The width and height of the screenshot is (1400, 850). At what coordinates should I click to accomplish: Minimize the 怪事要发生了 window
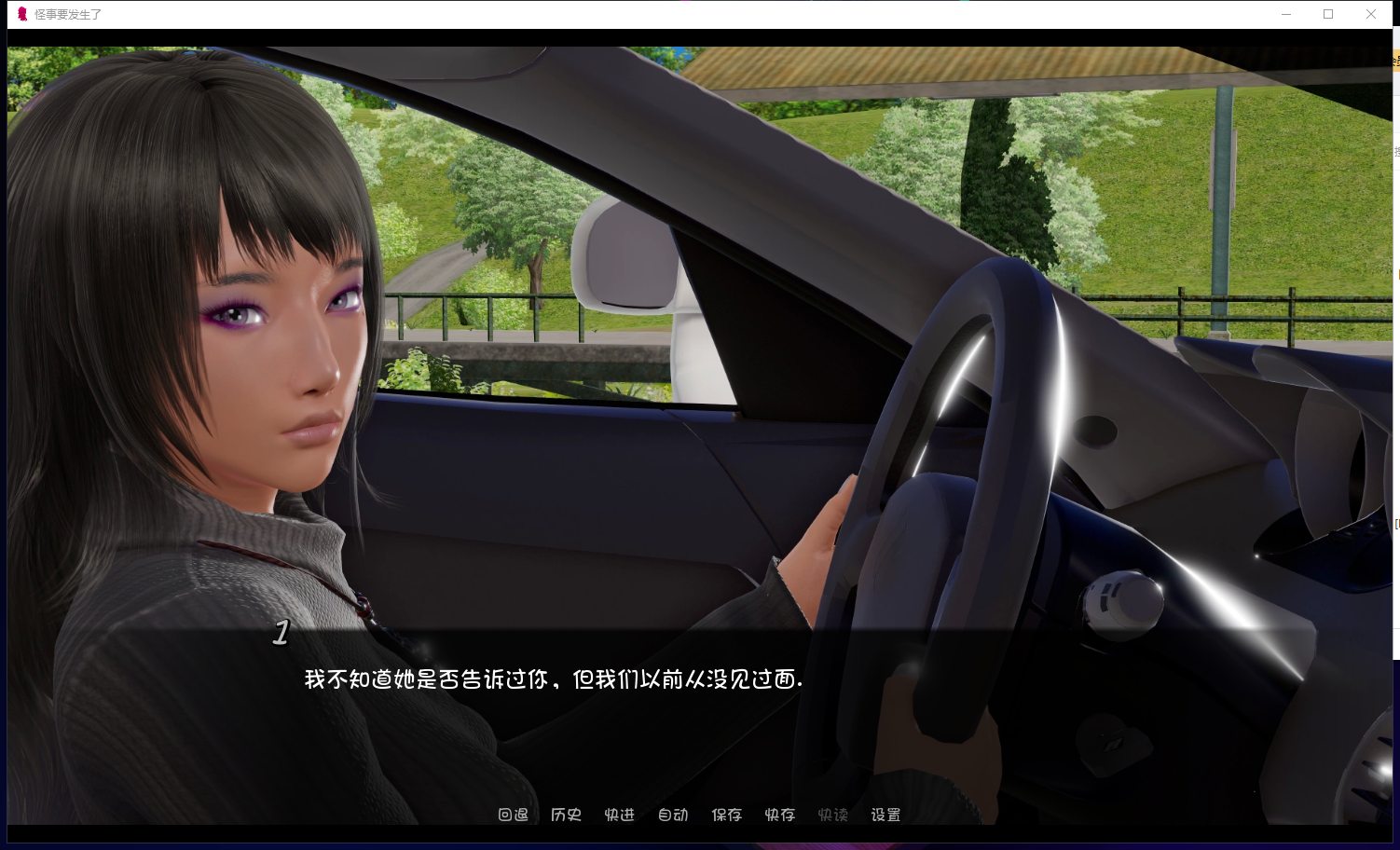tap(1286, 14)
